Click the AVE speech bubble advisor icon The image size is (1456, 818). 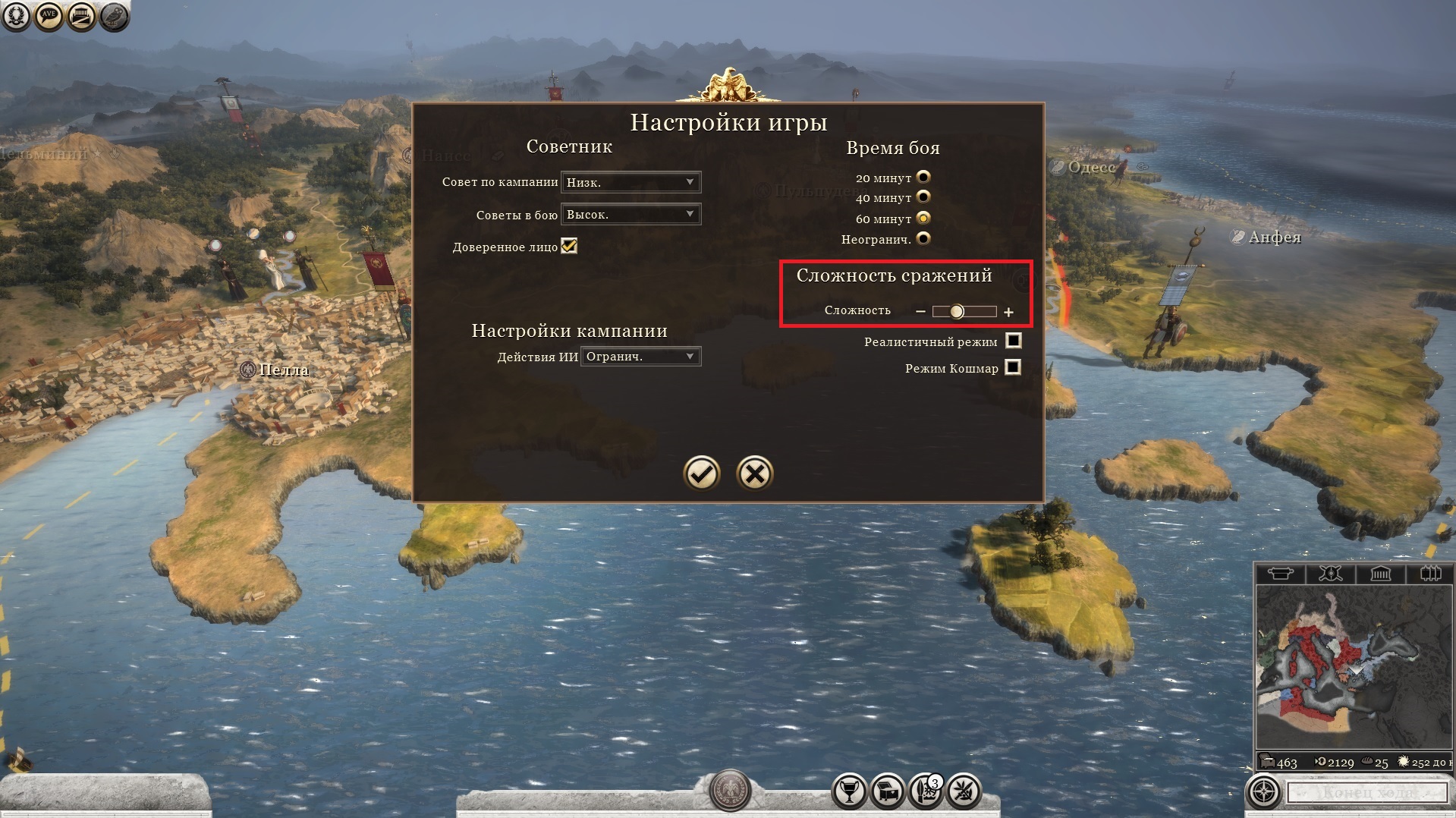(49, 16)
